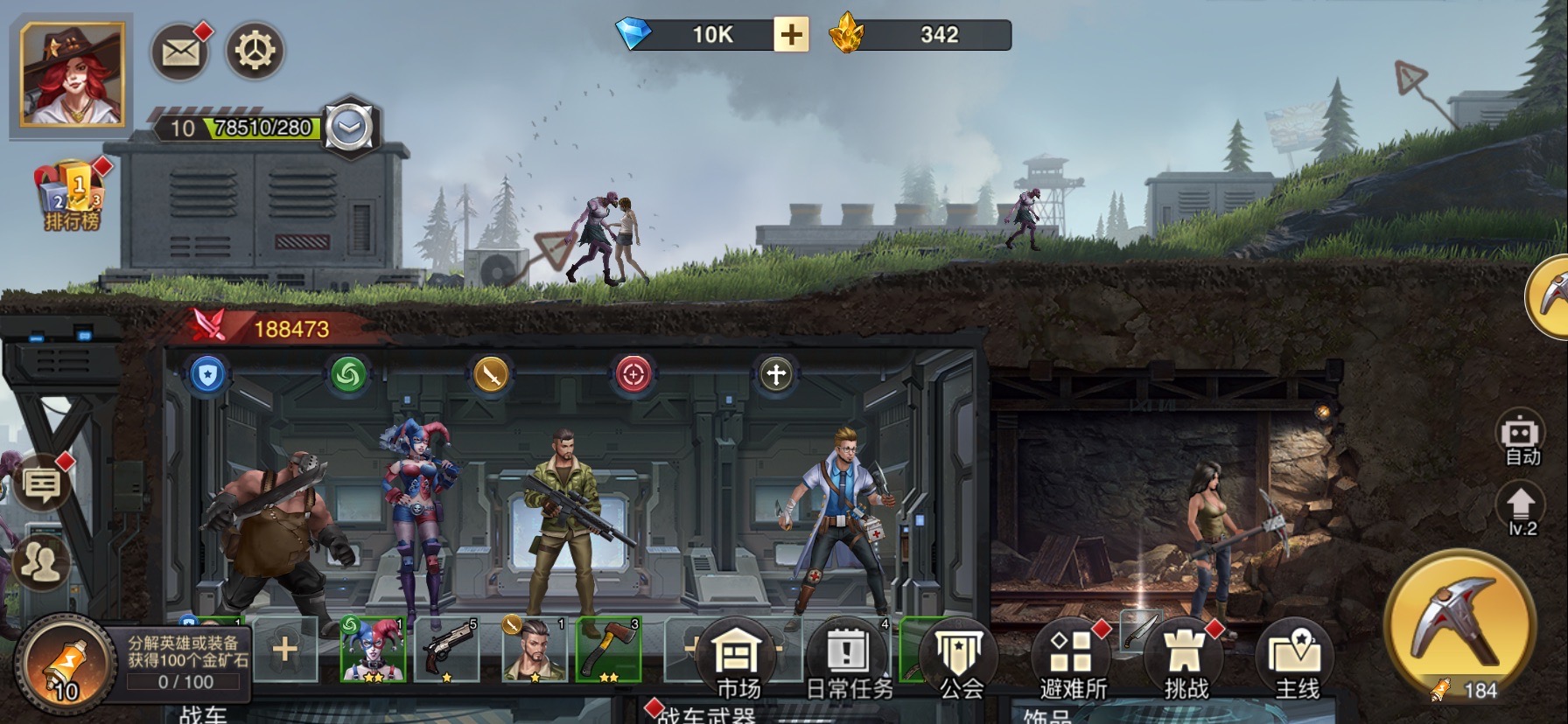Expand the dropdown beside the level bar
The width and height of the screenshot is (1568, 724).
(350, 128)
